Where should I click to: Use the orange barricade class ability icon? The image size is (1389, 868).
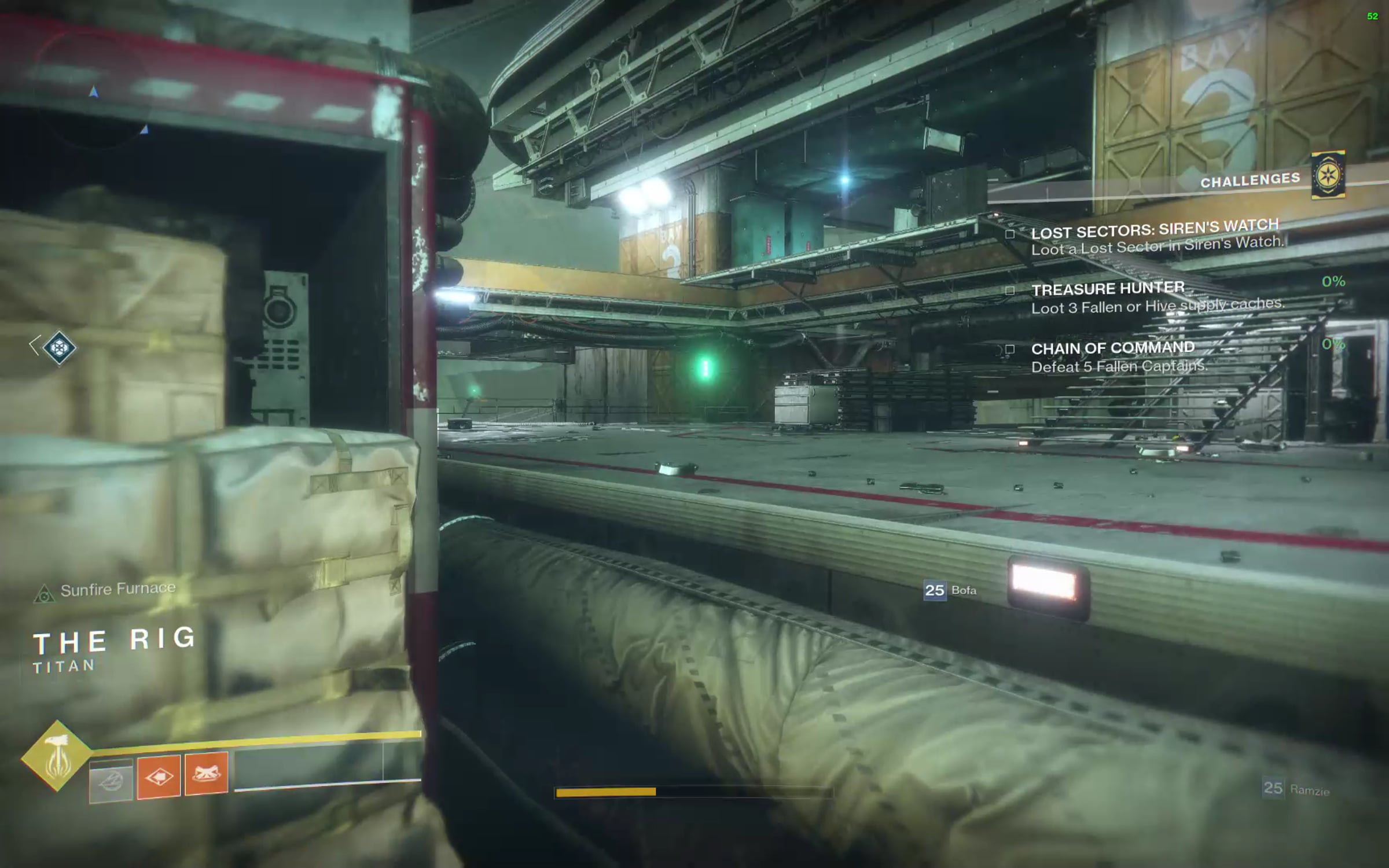point(206,774)
